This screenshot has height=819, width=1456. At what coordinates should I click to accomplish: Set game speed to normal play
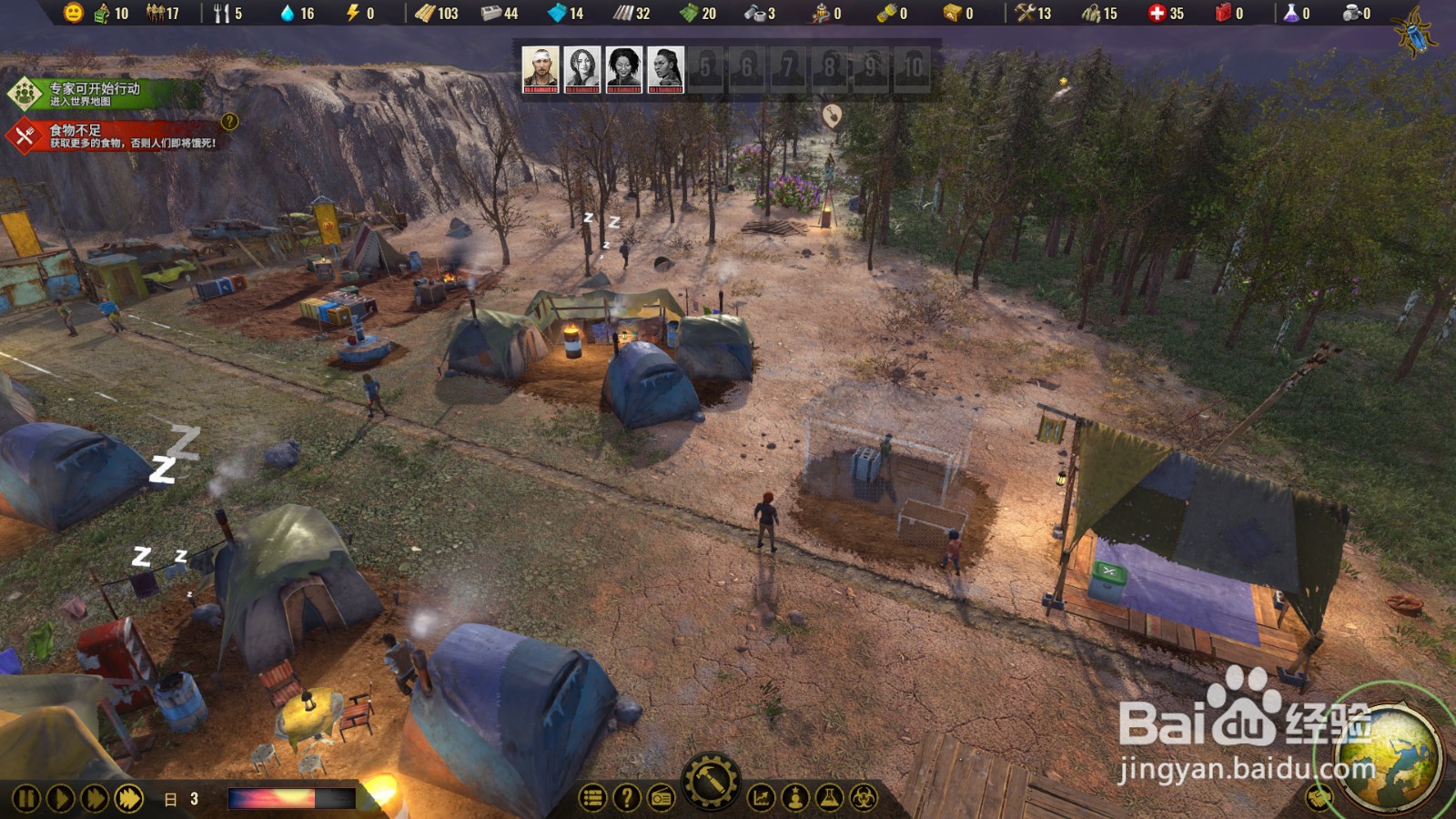coord(60,799)
